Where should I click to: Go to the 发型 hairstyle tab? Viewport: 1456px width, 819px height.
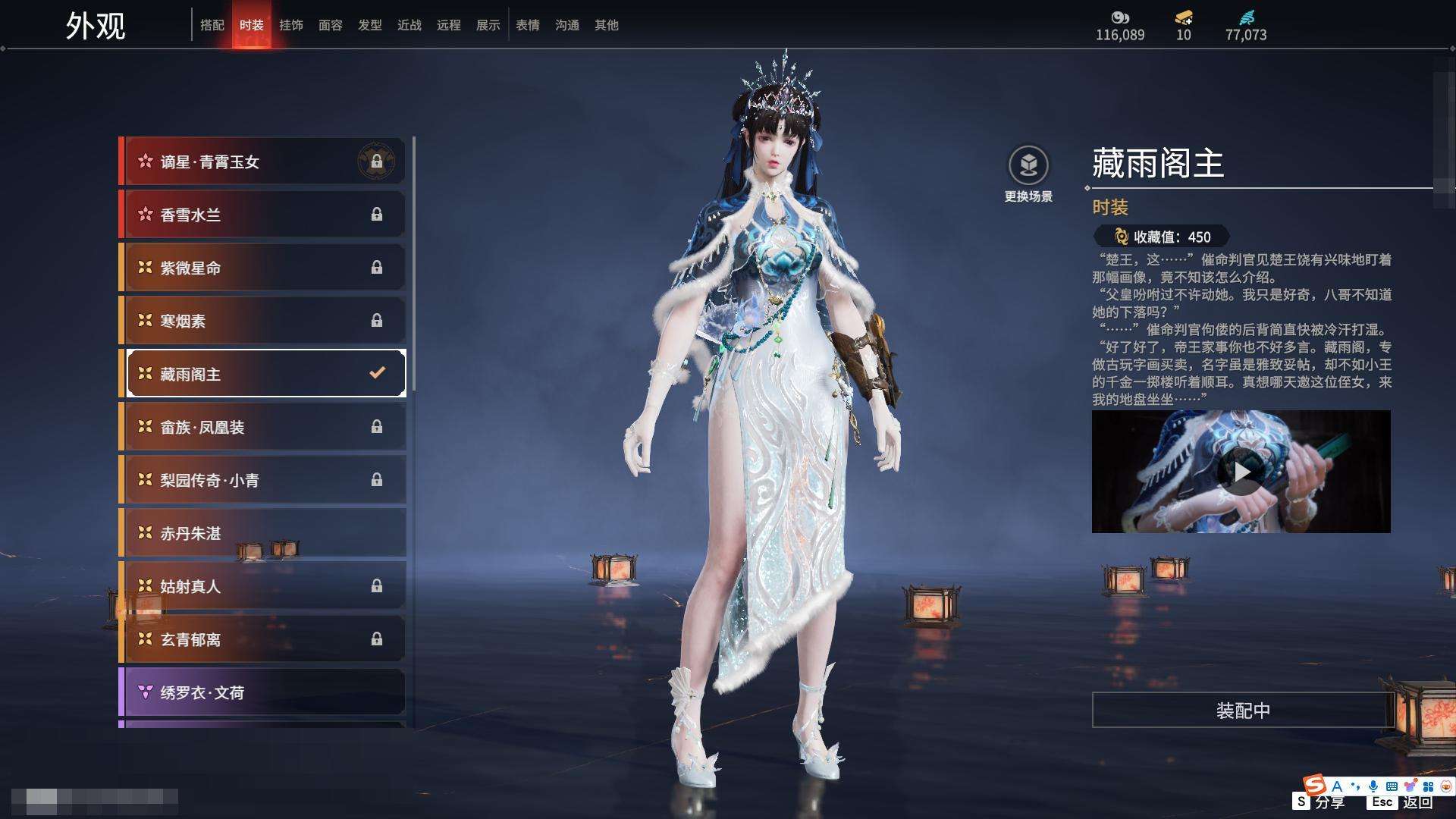pos(370,25)
